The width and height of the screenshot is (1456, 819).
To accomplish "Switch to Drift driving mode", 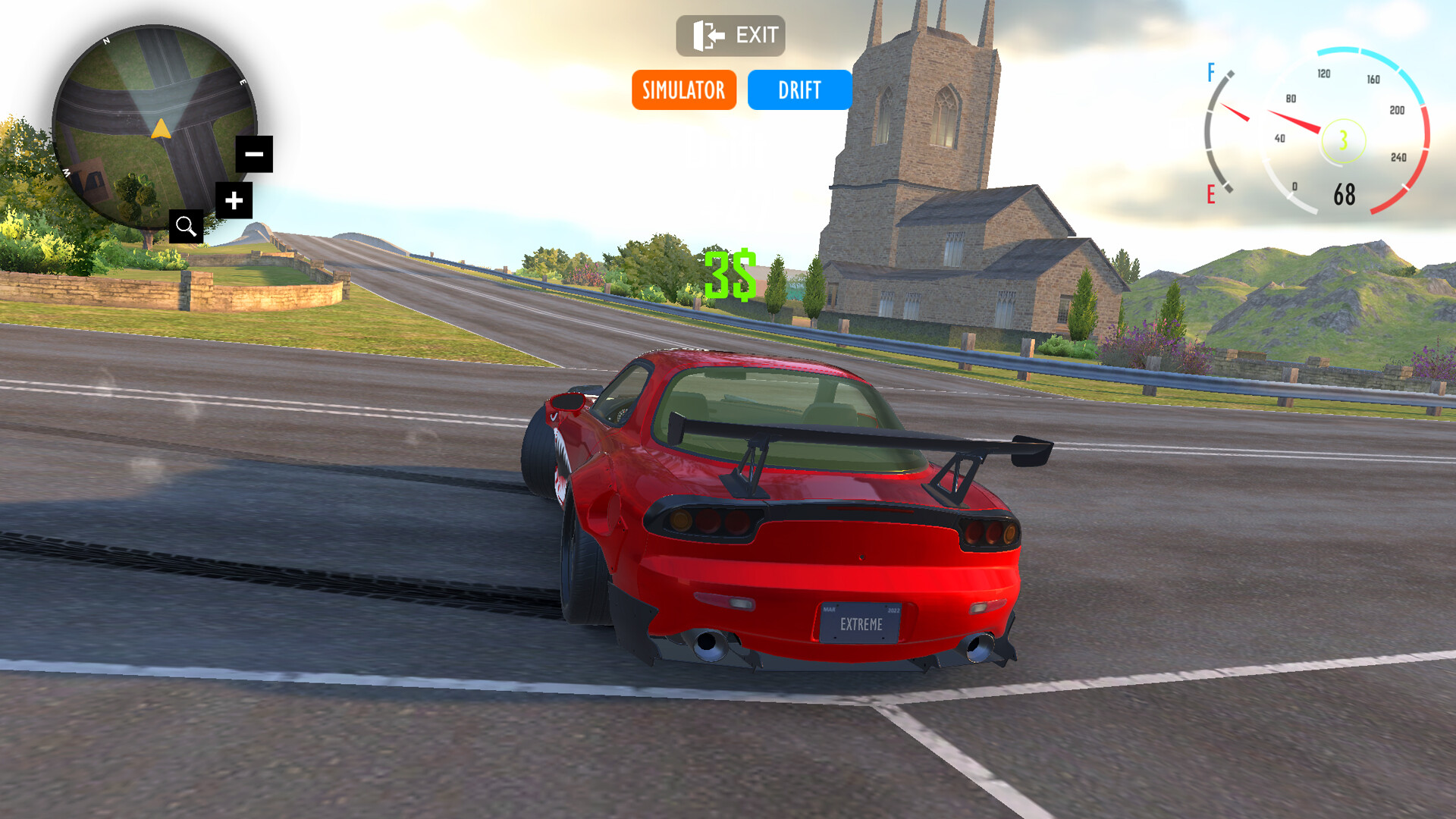I will coord(799,90).
